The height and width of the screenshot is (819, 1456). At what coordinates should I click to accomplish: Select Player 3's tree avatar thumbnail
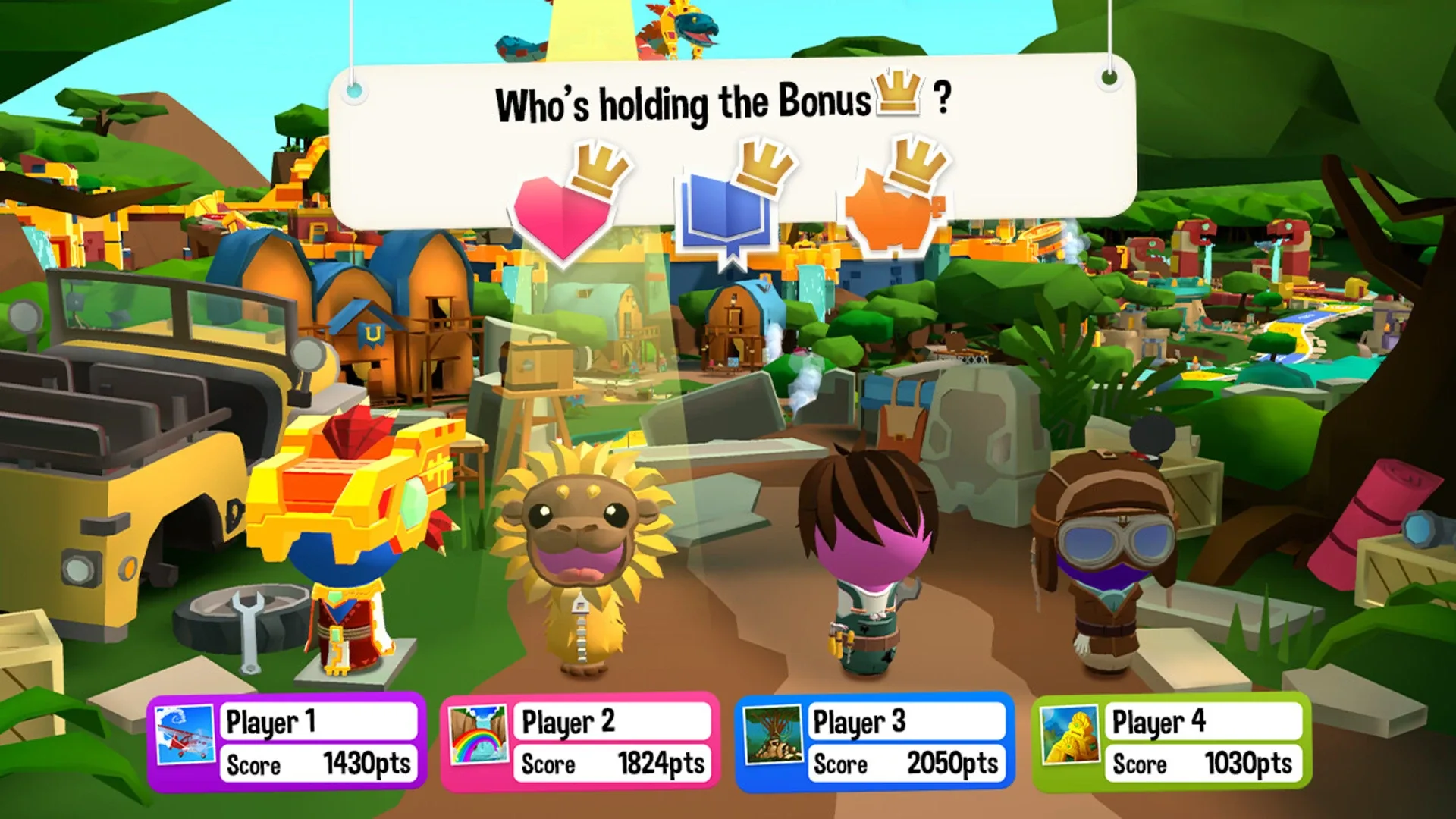pos(771,734)
